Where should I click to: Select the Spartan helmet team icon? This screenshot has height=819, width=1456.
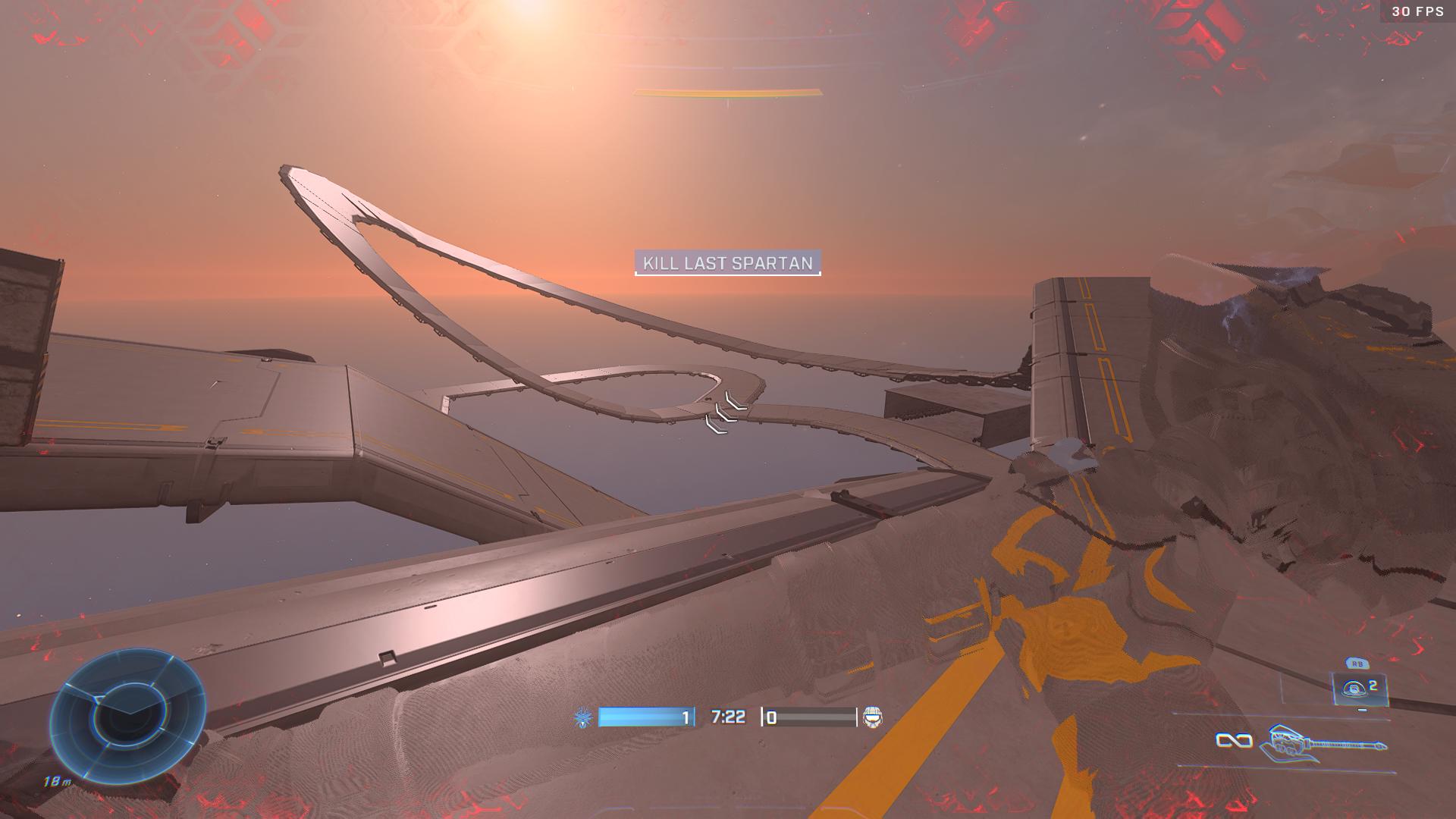click(873, 717)
